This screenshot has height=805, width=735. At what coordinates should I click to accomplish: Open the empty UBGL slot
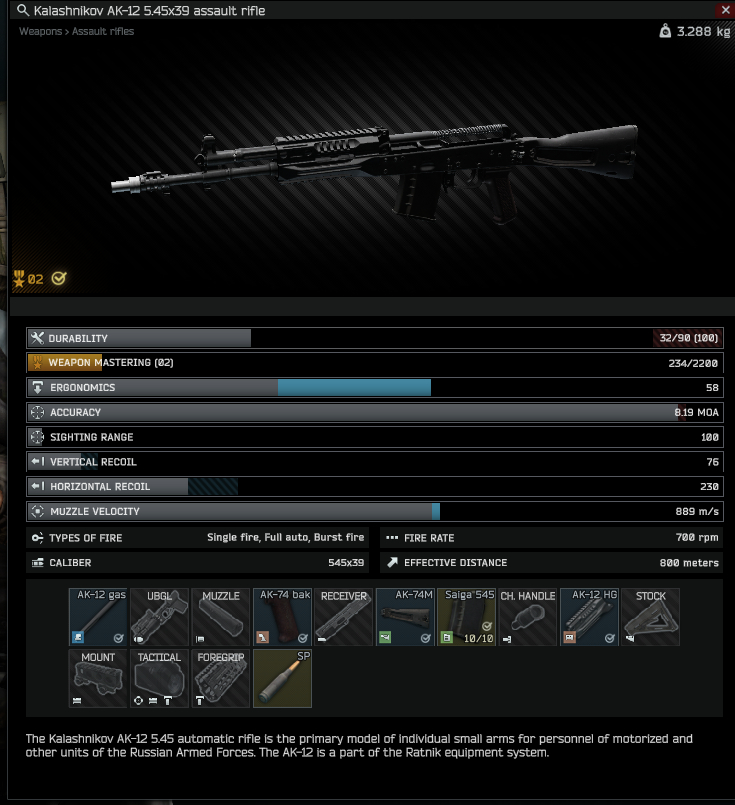pyautogui.click(x=160, y=617)
